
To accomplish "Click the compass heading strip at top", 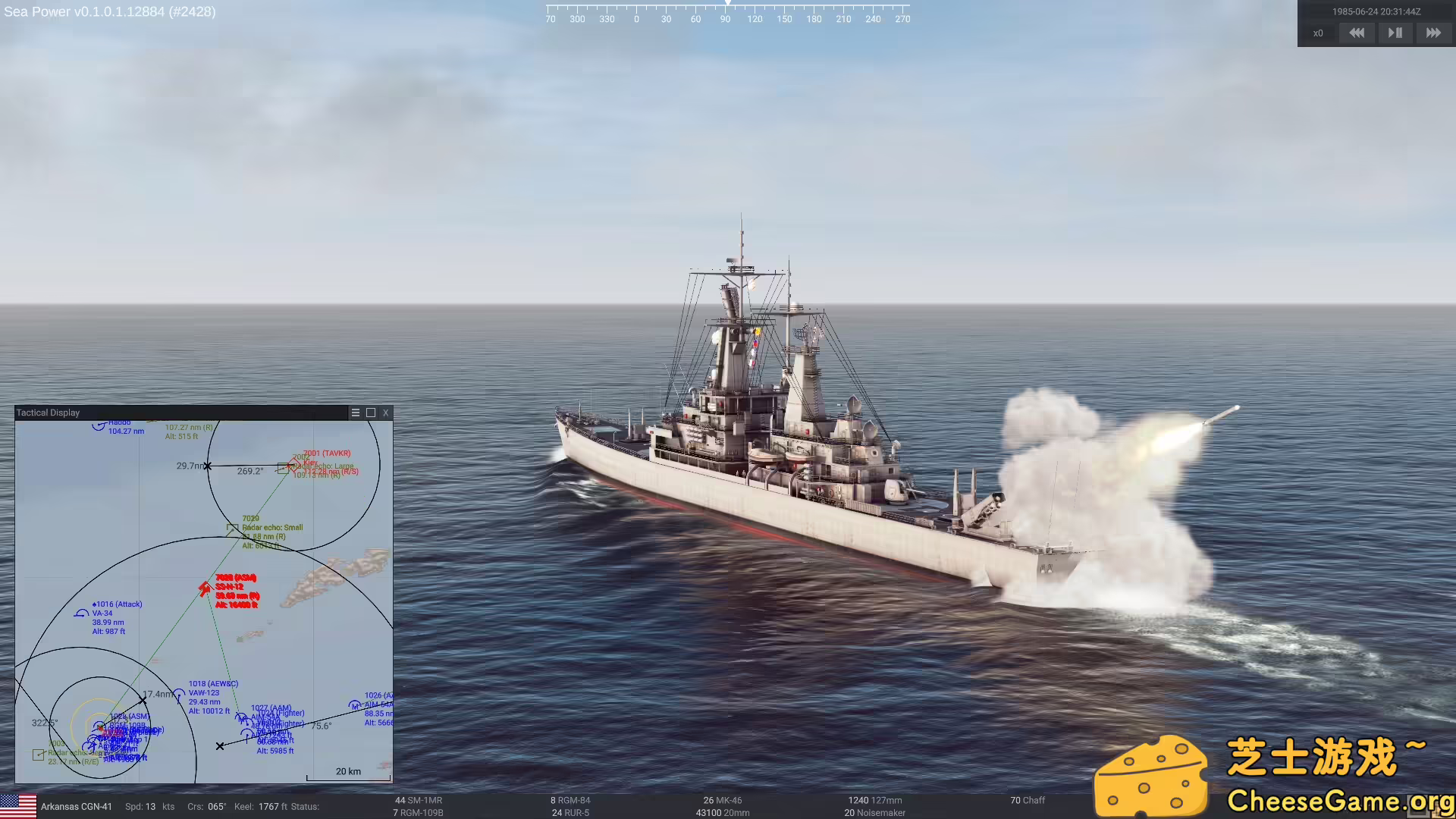I will [726, 15].
